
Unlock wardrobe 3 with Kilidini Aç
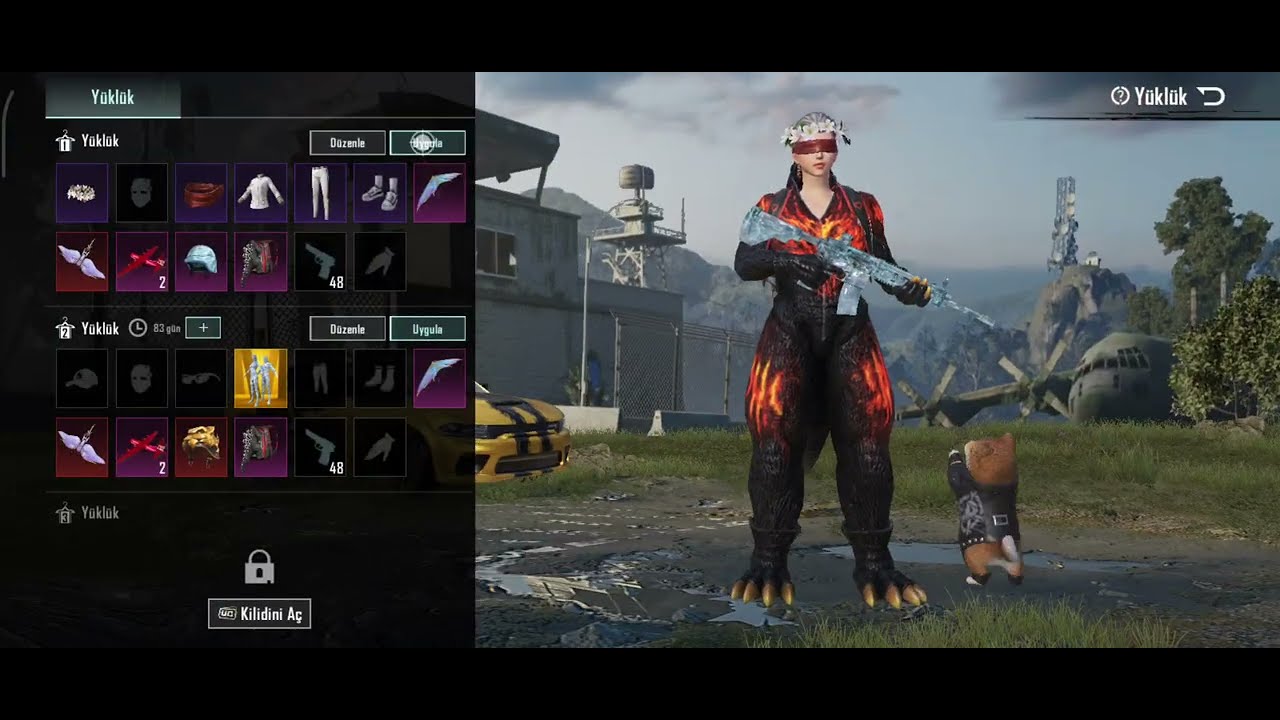[259, 614]
